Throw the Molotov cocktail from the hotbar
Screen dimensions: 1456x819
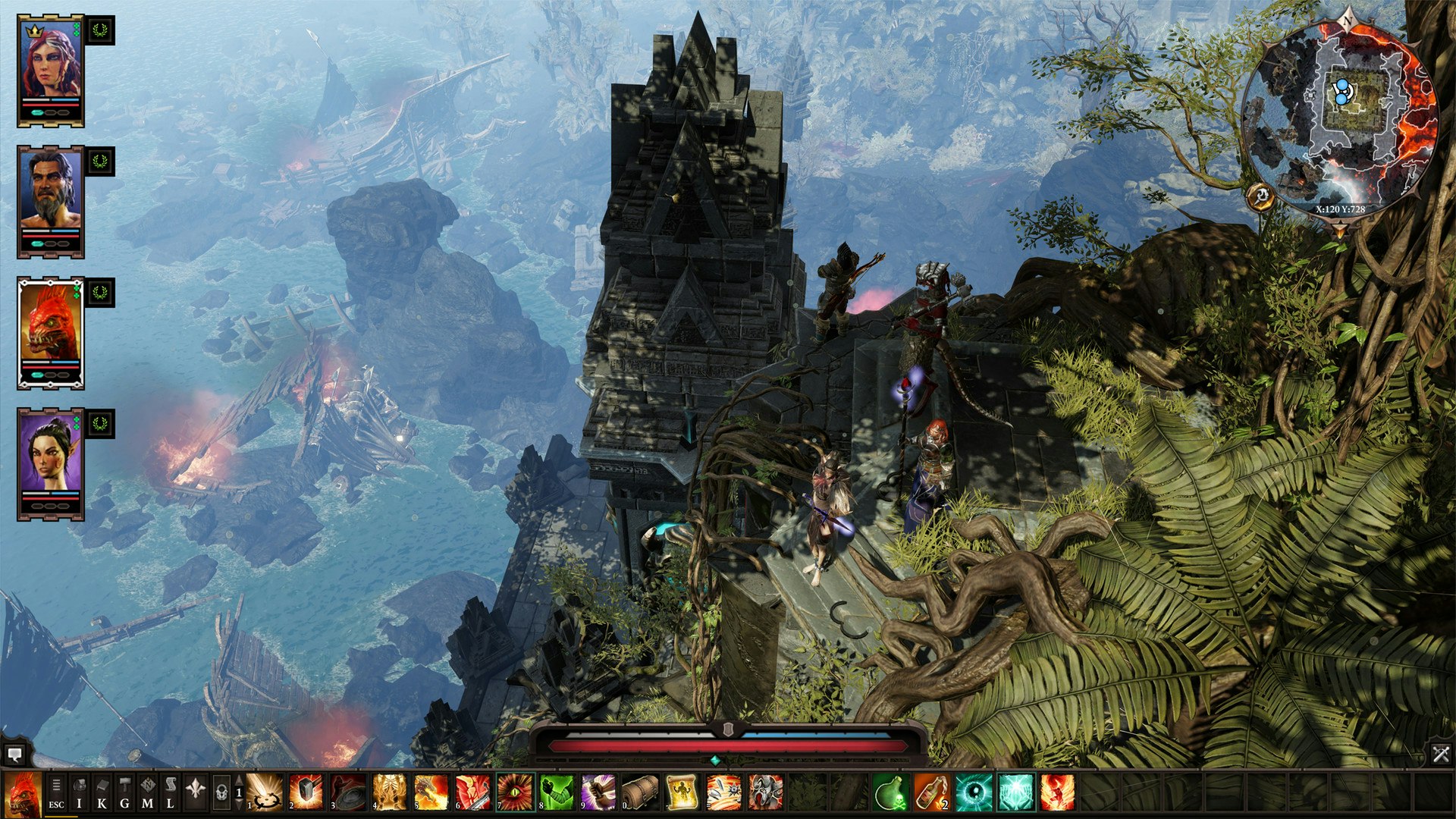[x=930, y=792]
